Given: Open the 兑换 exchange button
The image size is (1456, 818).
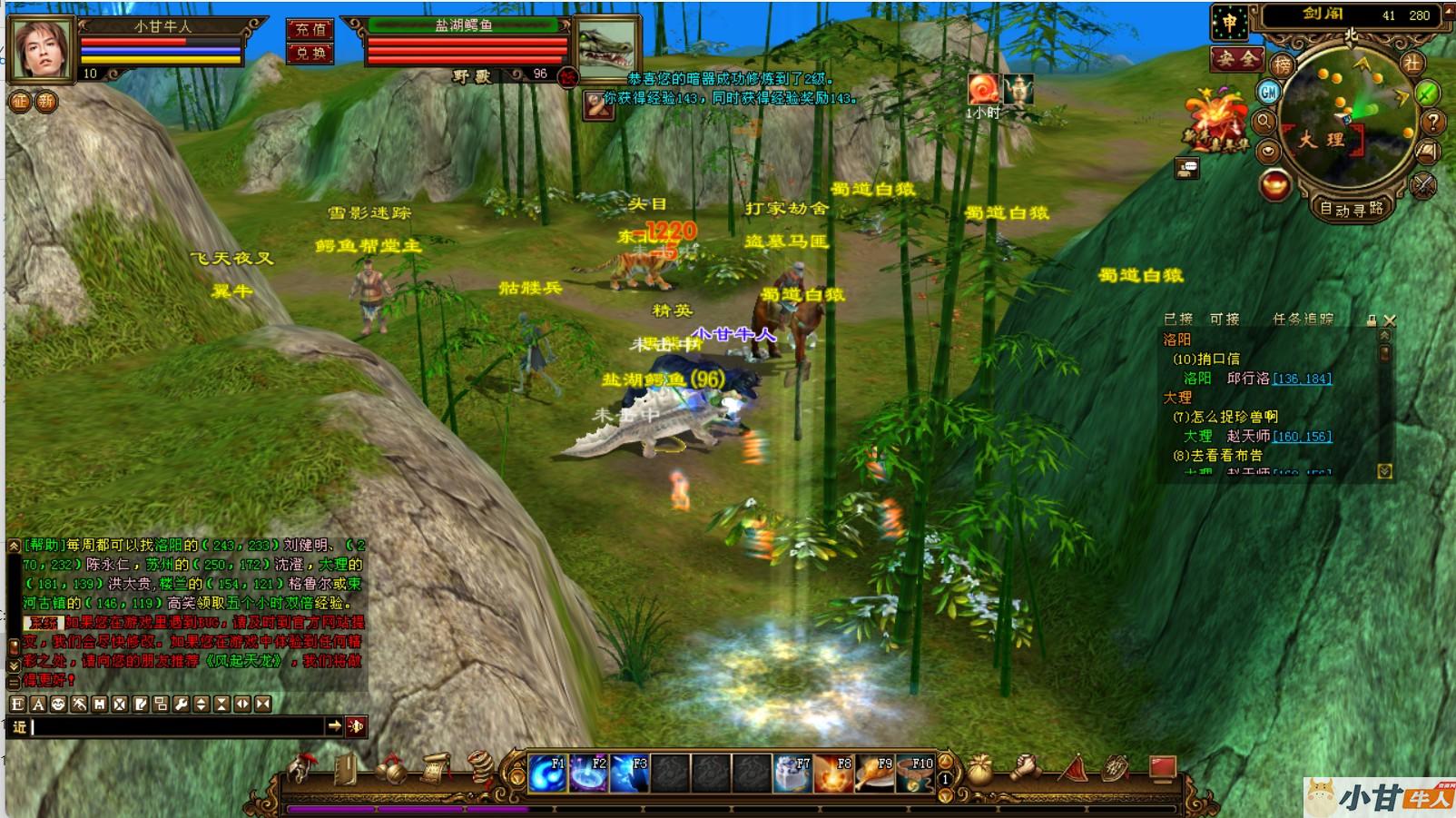Looking at the screenshot, I should click(310, 54).
